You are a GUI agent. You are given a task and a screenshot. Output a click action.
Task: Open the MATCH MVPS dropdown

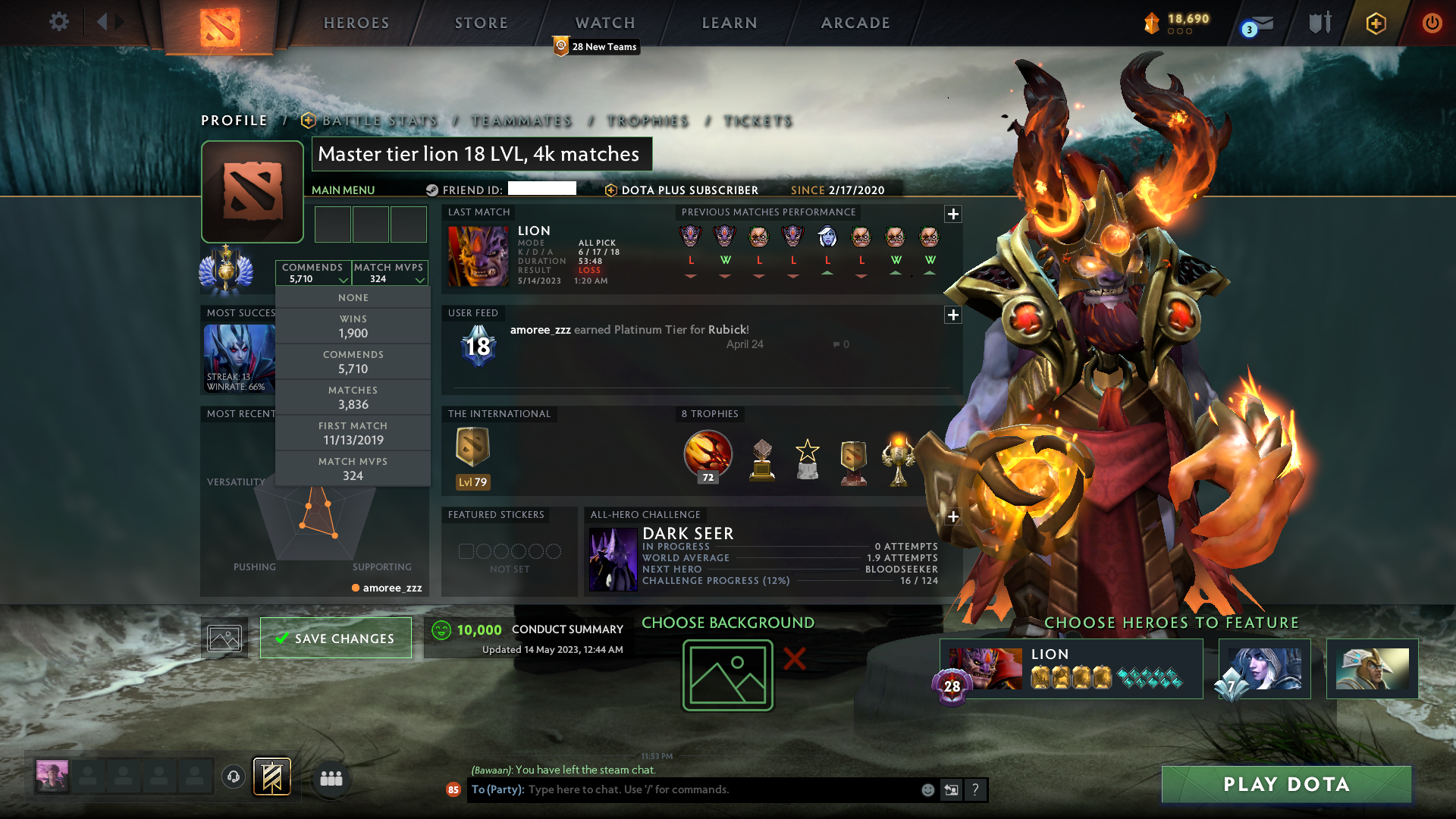point(389,273)
